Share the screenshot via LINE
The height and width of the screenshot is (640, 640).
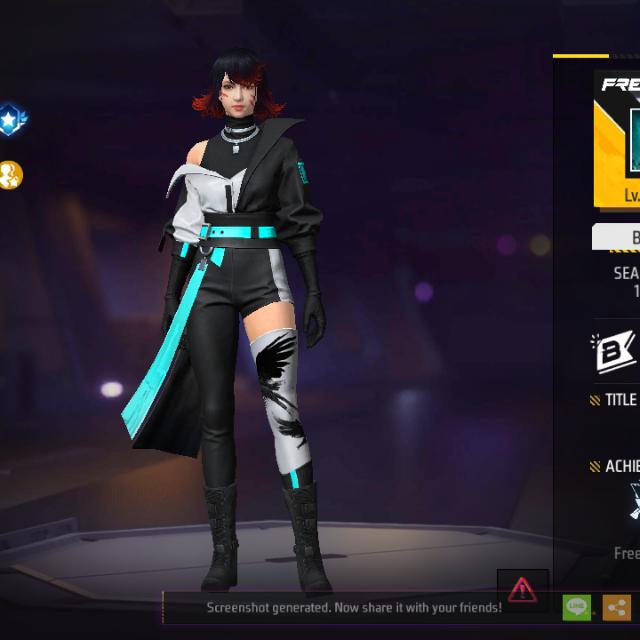[577, 607]
